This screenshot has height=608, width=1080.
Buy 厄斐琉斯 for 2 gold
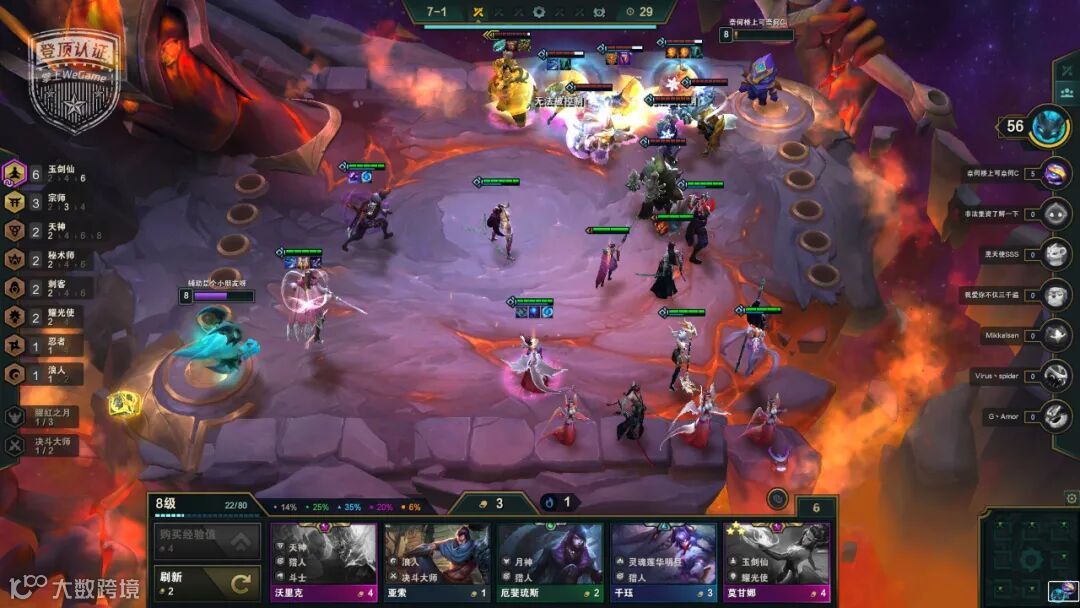coord(550,561)
